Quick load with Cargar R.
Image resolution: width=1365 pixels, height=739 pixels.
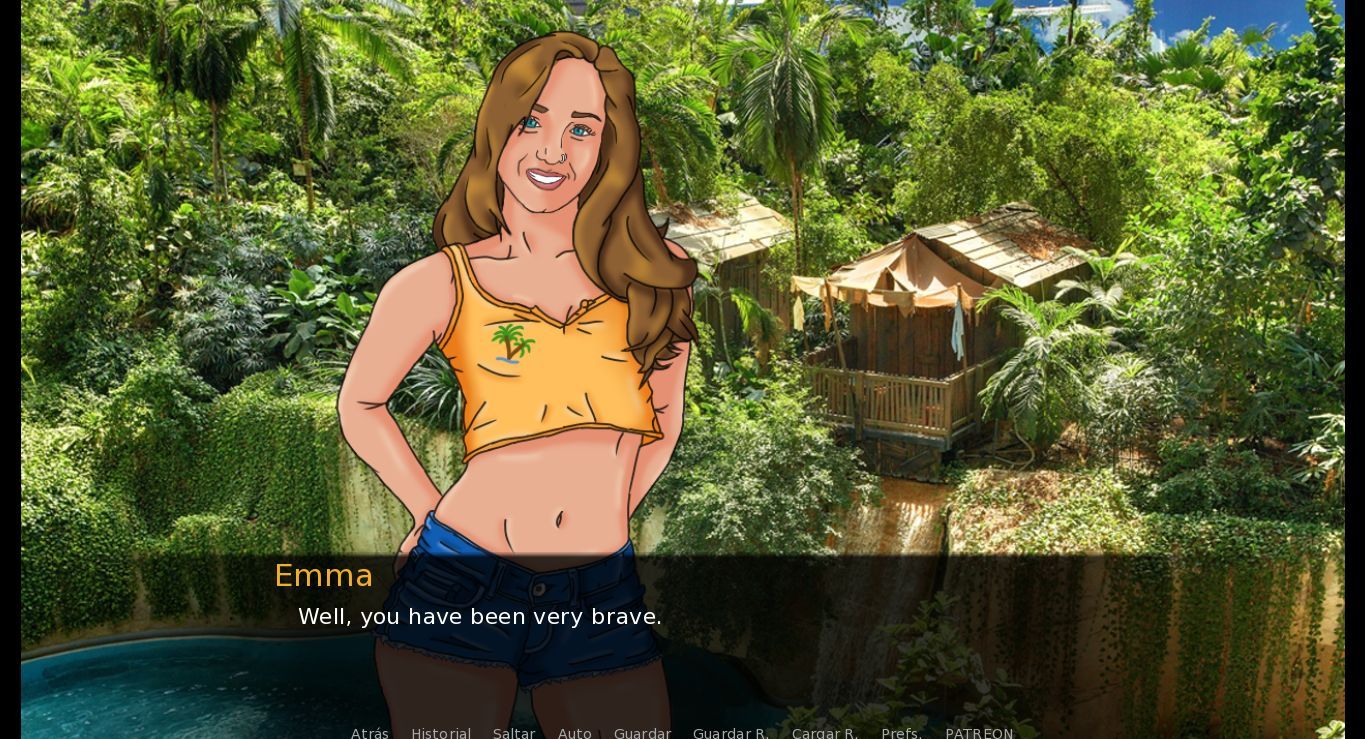click(824, 733)
